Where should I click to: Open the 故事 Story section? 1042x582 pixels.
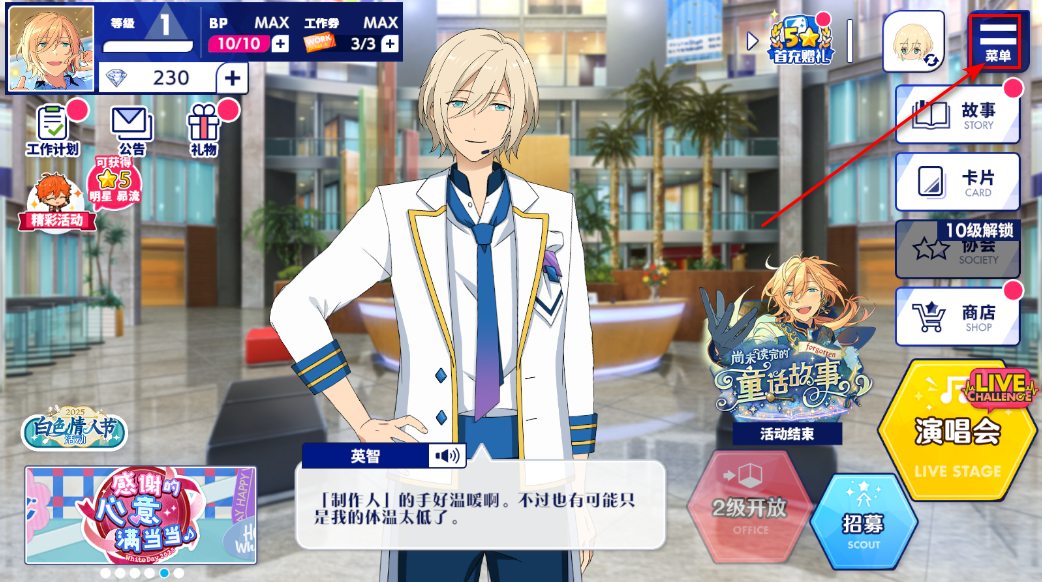tap(958, 115)
